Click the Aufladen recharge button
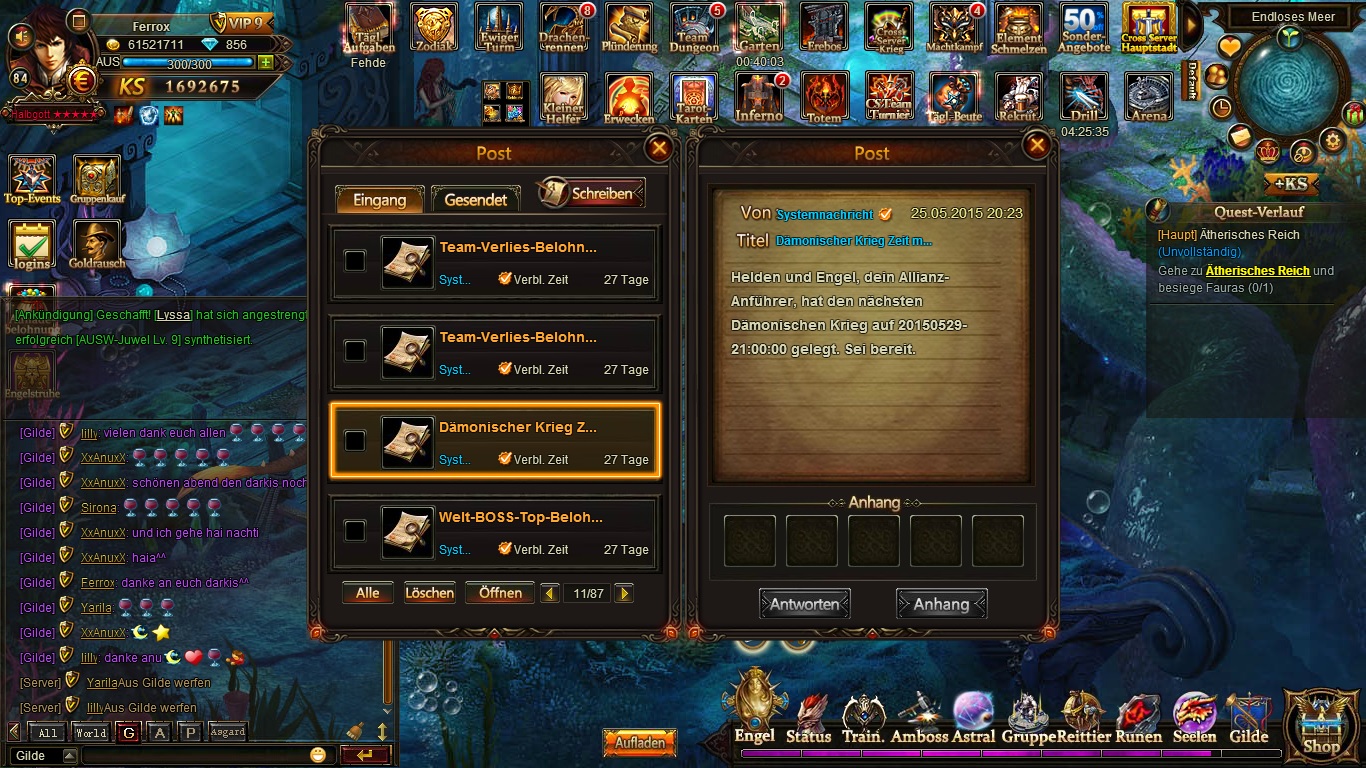 [640, 743]
